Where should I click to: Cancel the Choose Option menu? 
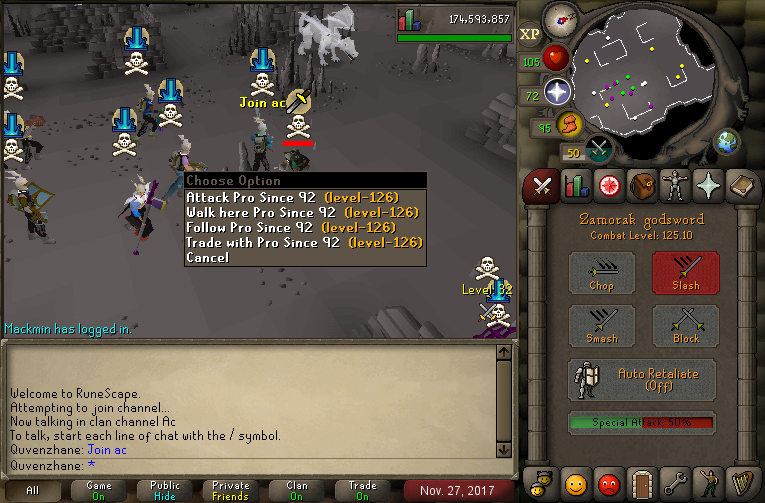[x=207, y=257]
